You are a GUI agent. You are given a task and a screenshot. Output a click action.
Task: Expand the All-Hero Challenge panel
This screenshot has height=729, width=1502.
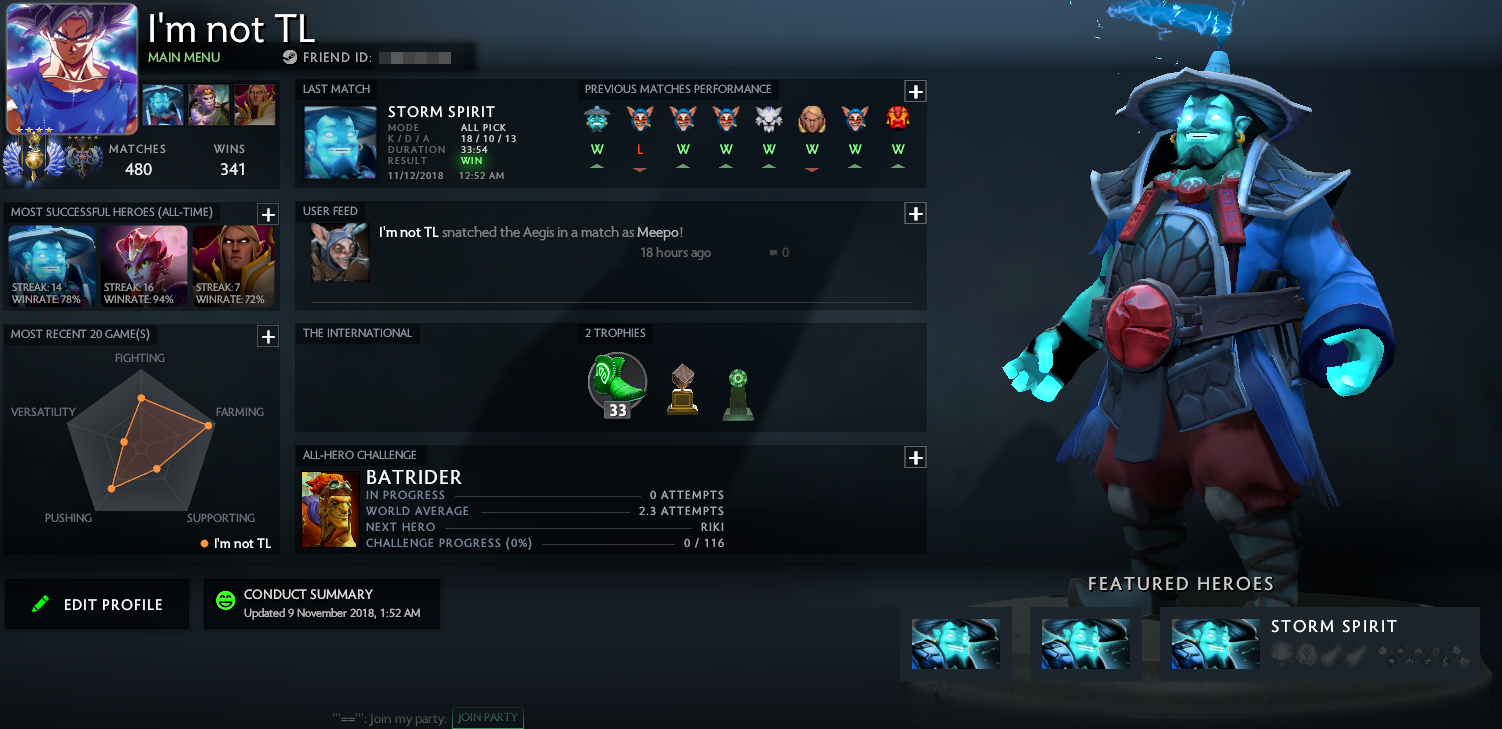tap(915, 457)
